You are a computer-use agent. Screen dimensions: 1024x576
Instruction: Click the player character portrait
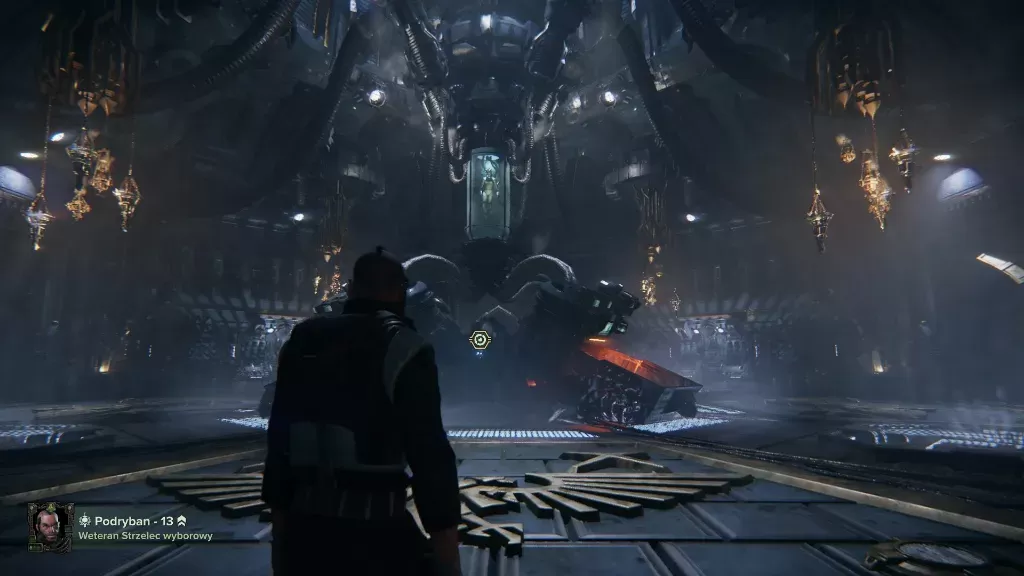pyautogui.click(x=49, y=526)
